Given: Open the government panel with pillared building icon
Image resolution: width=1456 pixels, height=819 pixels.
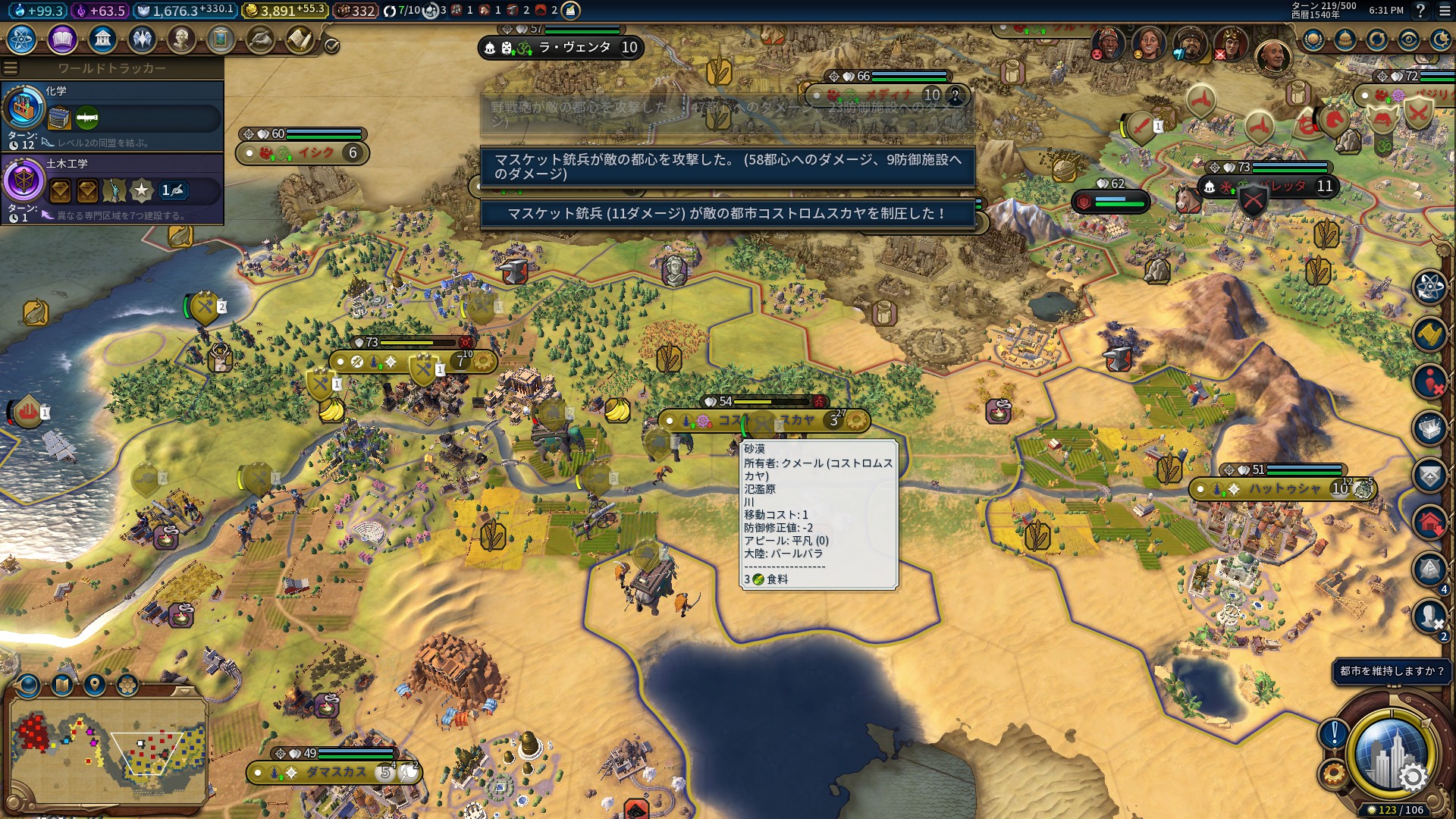Looking at the screenshot, I should coord(102,39).
